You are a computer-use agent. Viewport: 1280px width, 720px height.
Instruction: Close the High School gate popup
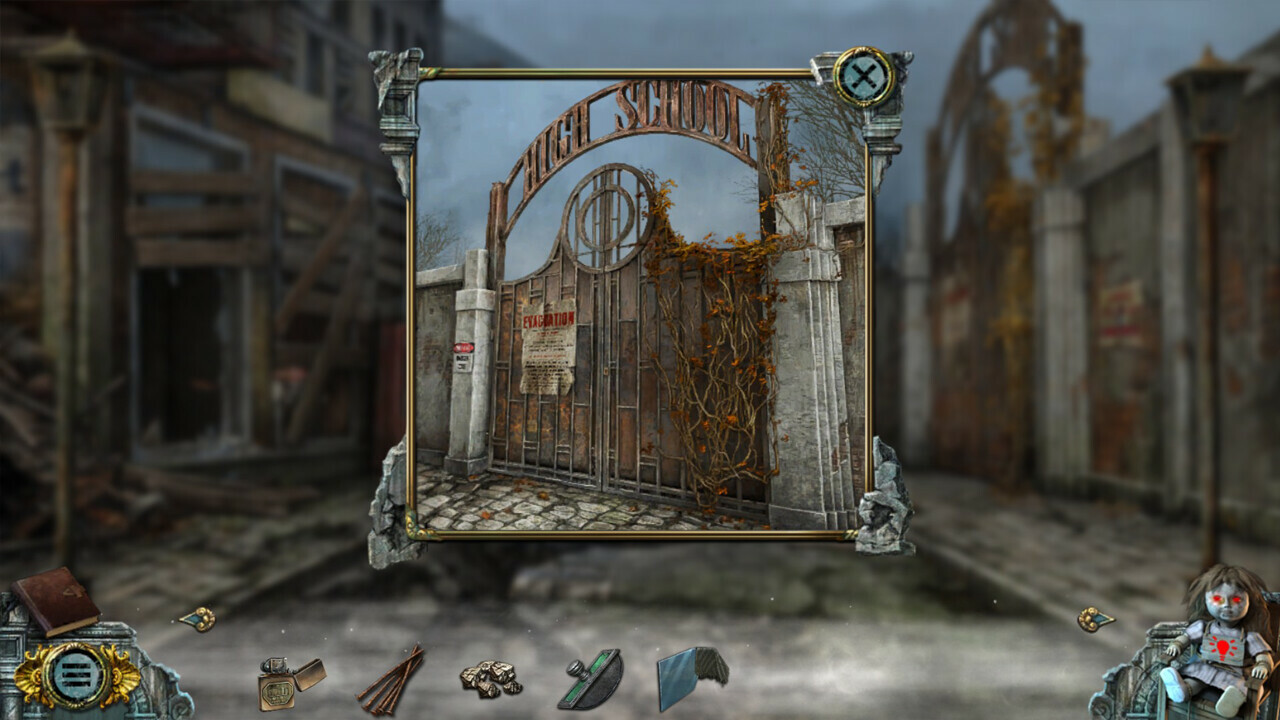pyautogui.click(x=862, y=76)
